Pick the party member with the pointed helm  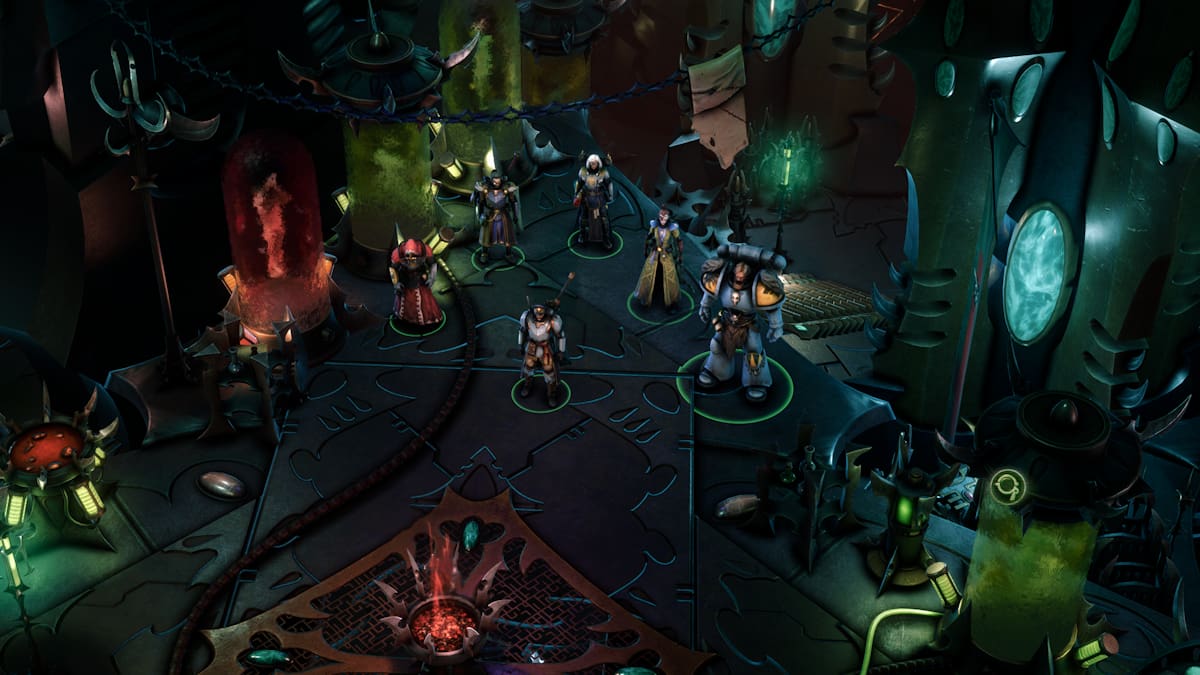496,212
